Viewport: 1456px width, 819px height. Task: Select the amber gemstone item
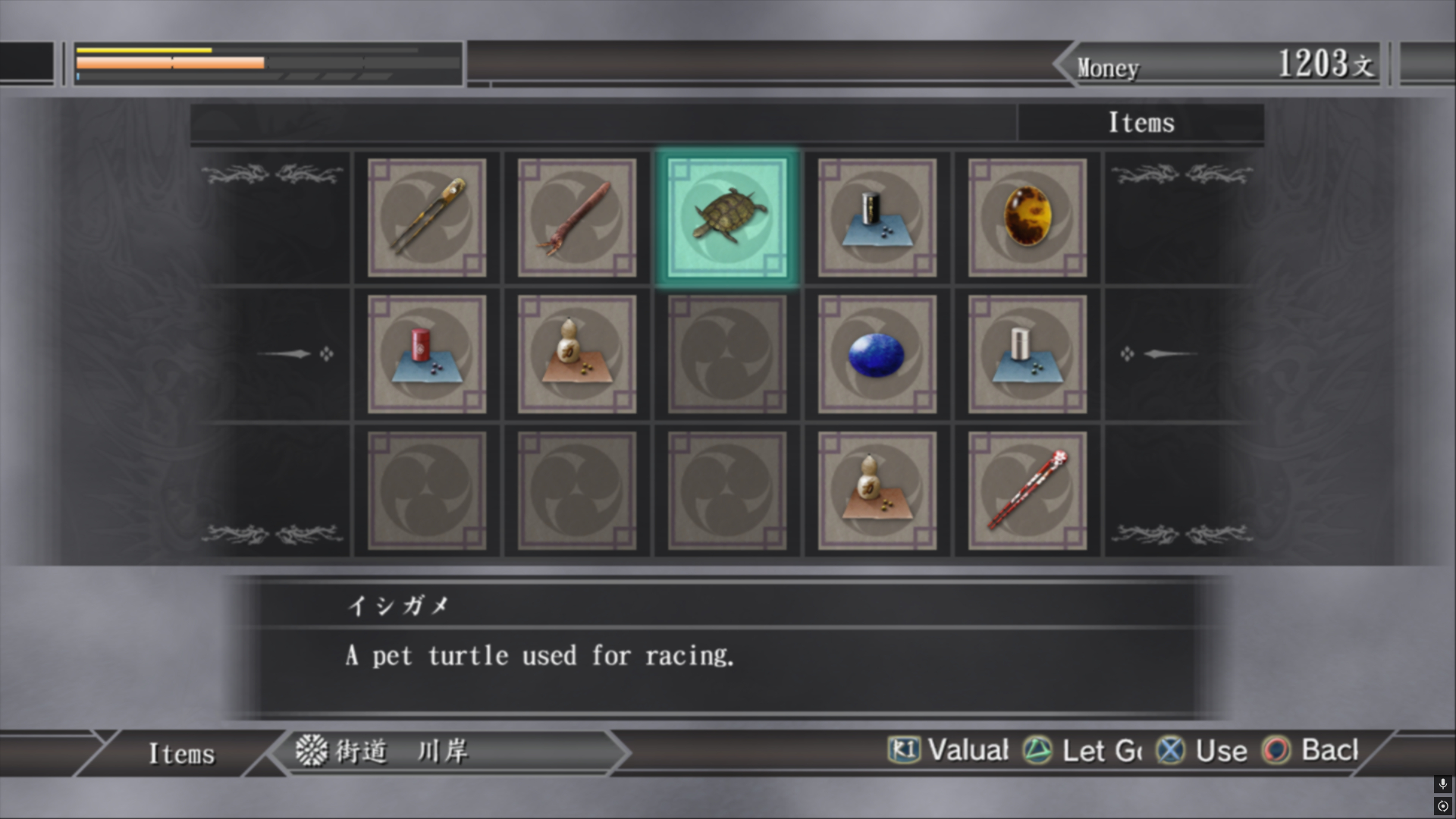1028,218
